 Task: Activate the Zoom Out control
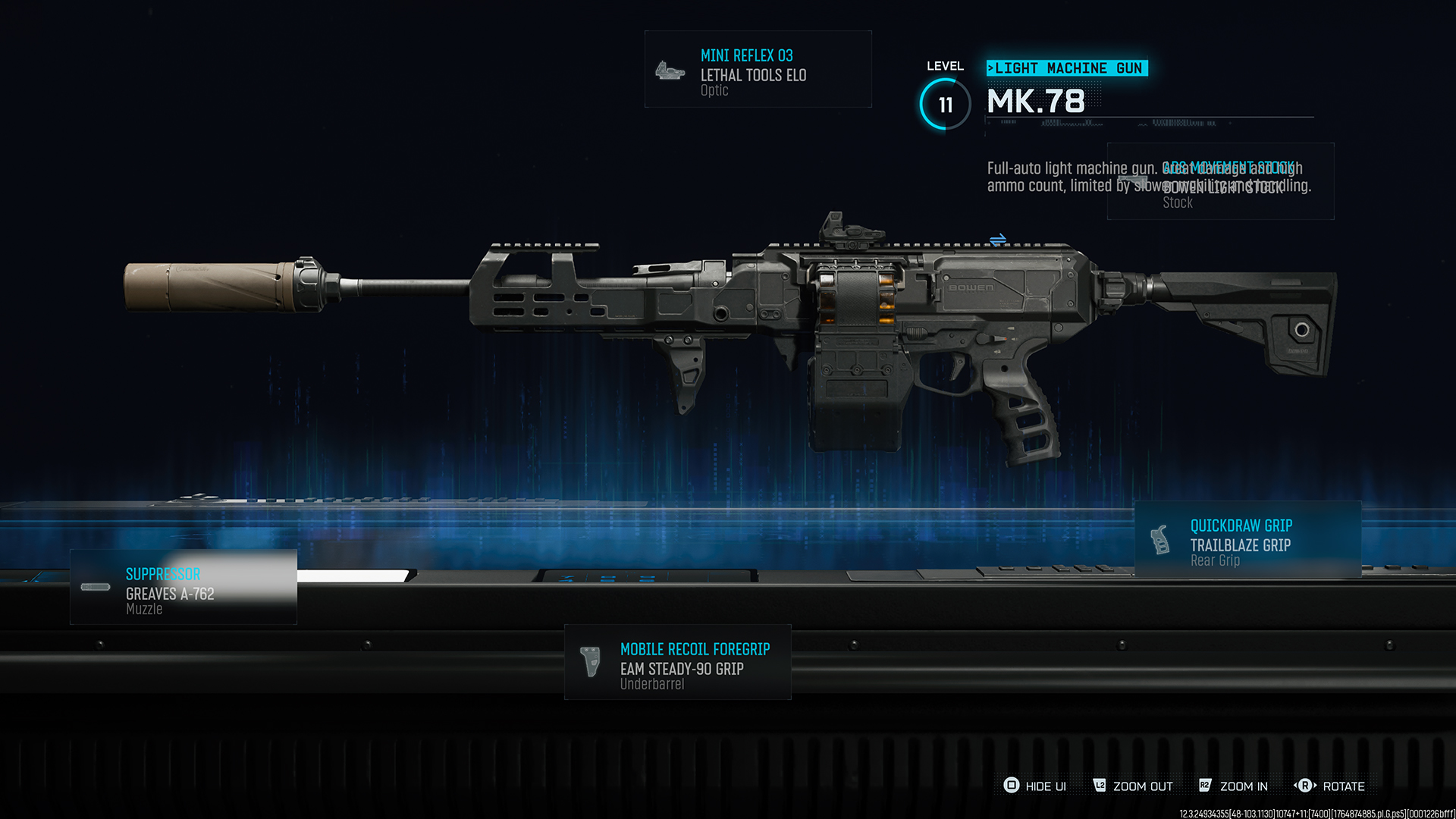click(1133, 786)
